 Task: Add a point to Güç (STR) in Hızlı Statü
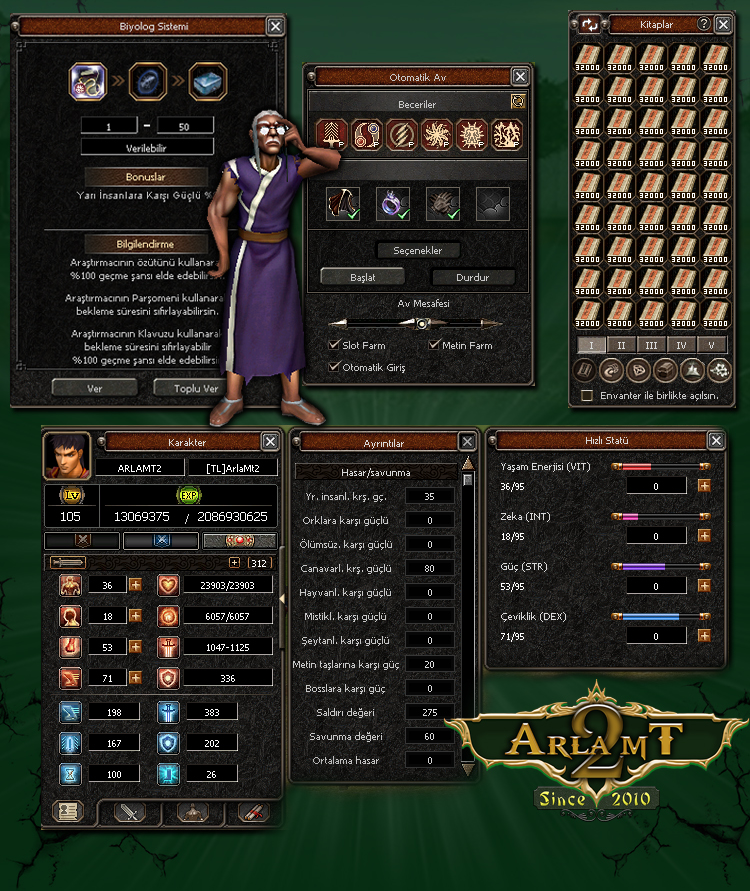tap(704, 586)
